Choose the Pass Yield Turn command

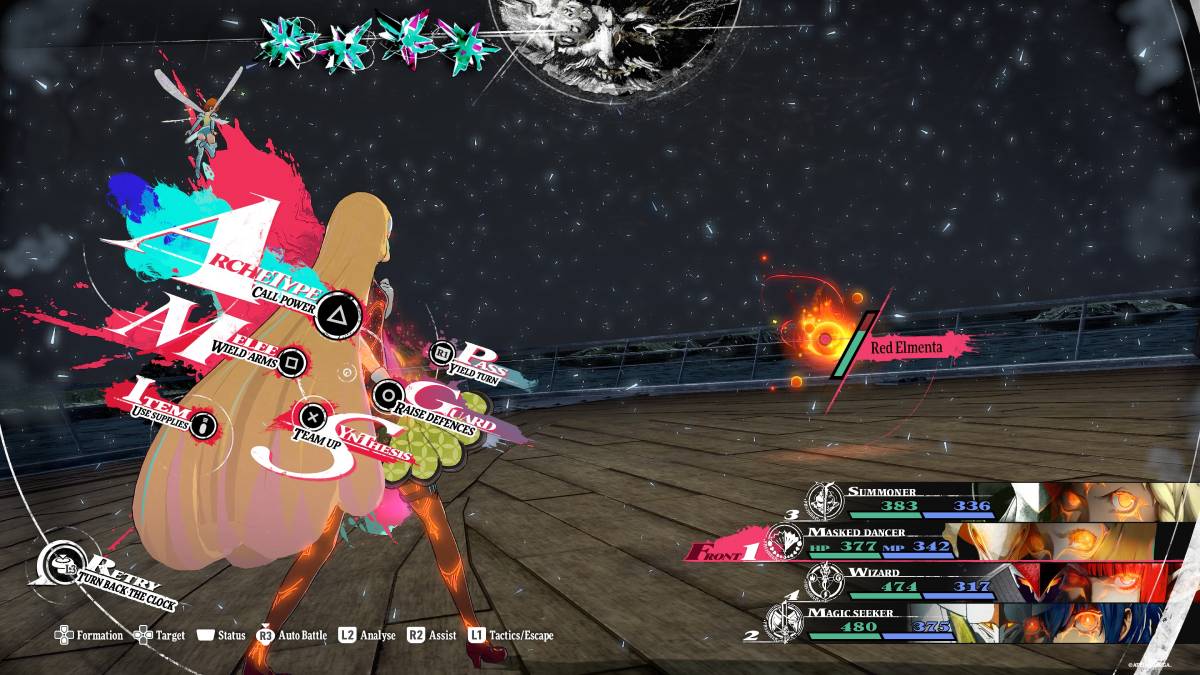[x=442, y=352]
